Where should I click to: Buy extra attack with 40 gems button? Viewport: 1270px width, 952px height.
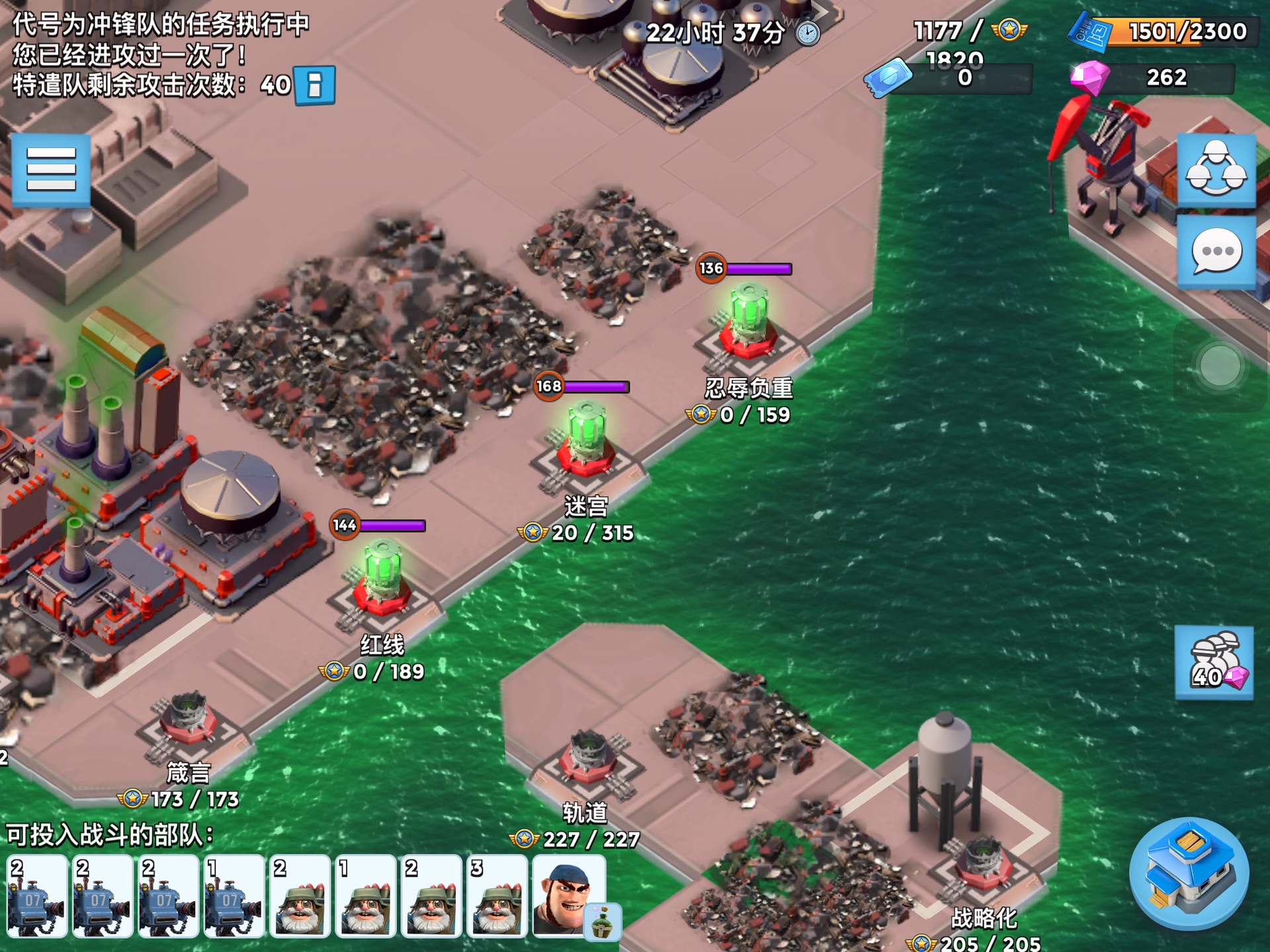click(1214, 662)
